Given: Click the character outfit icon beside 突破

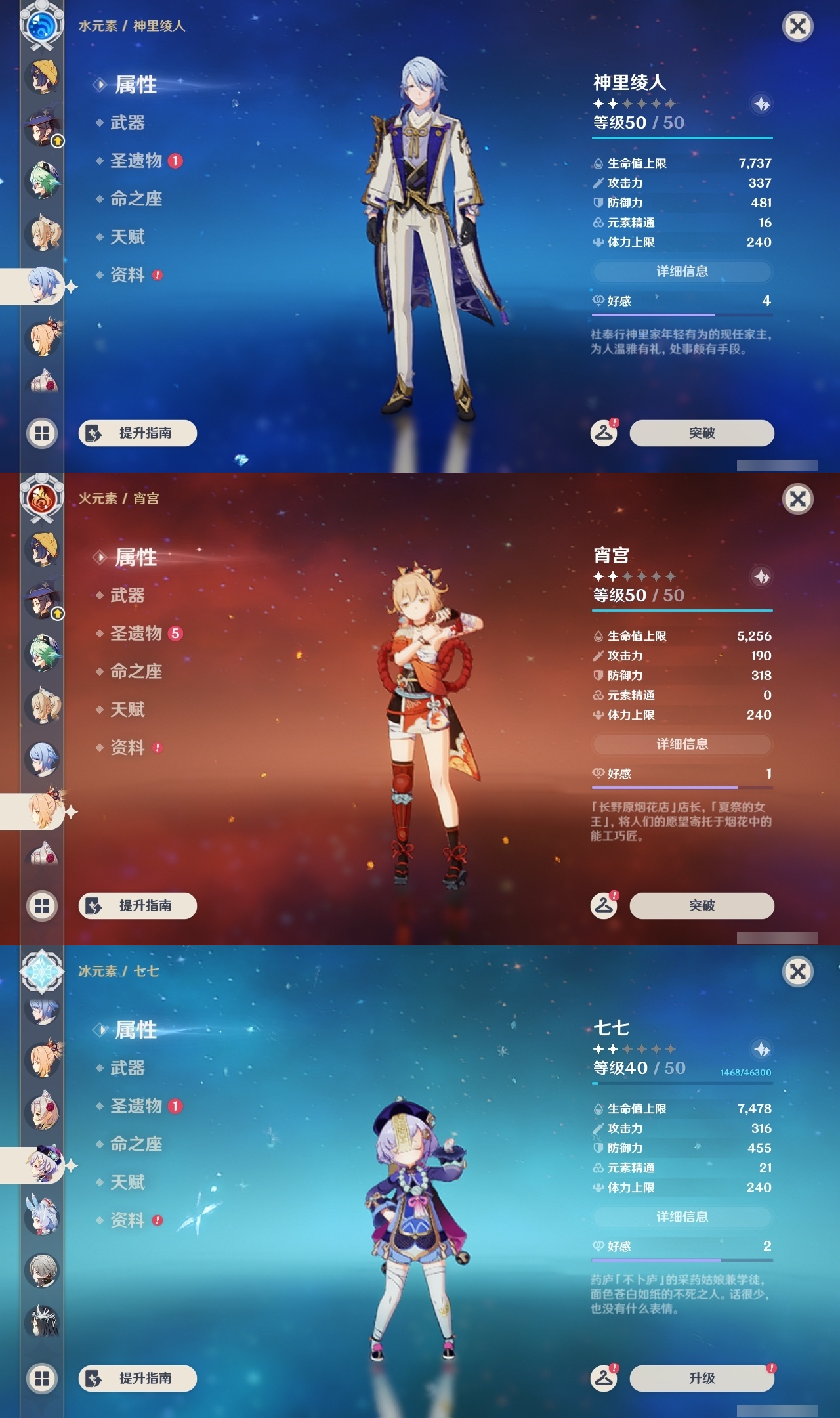Looking at the screenshot, I should (604, 433).
